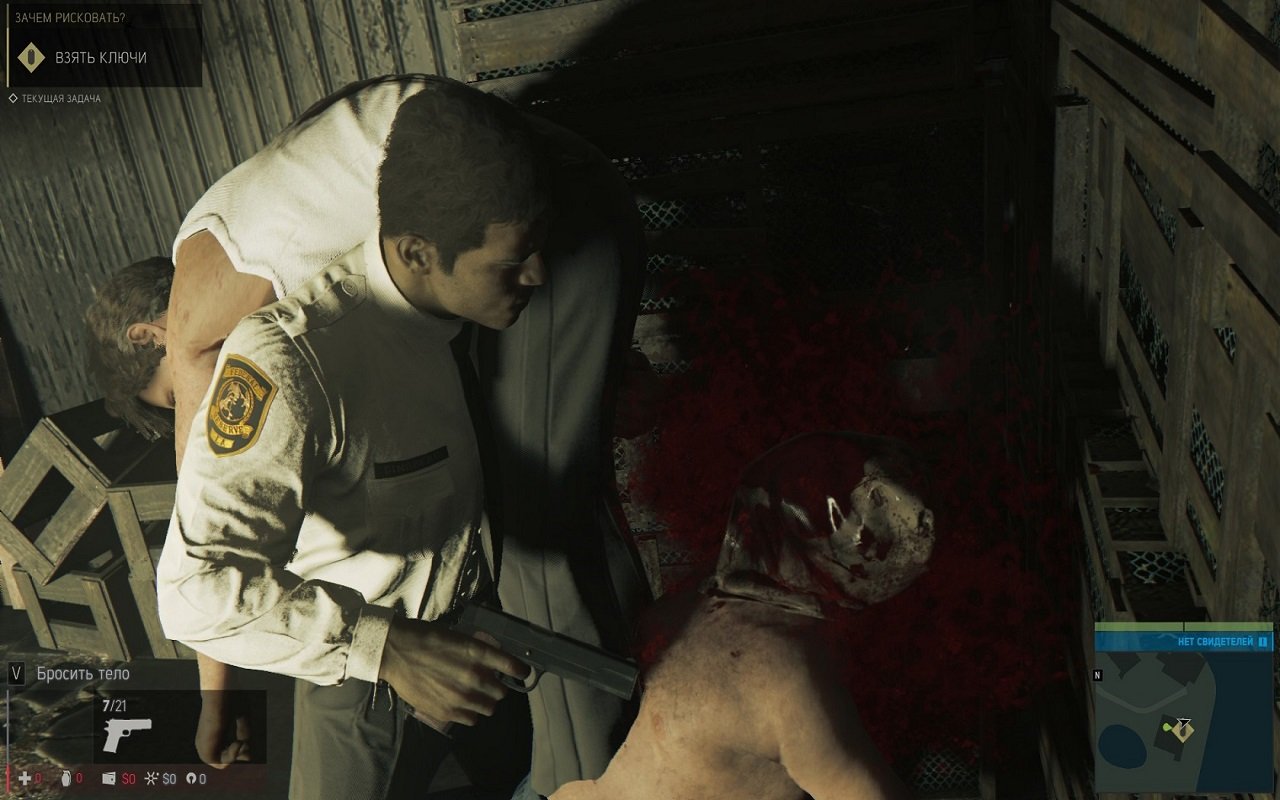Click the north compass marker on the minimap
This screenshot has width=1280, height=800.
[x=1098, y=675]
